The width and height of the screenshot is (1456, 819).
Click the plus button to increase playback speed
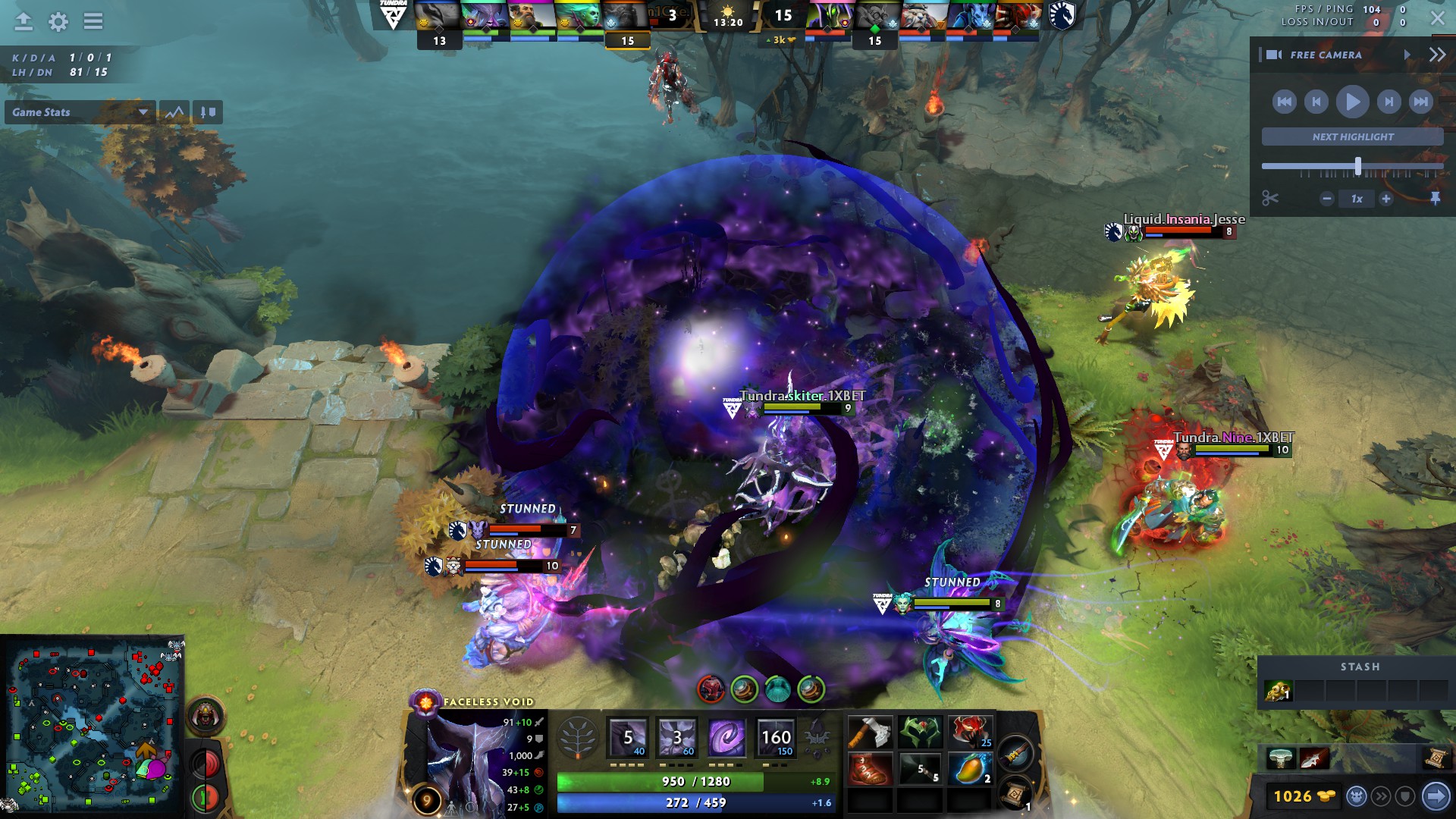click(1387, 198)
